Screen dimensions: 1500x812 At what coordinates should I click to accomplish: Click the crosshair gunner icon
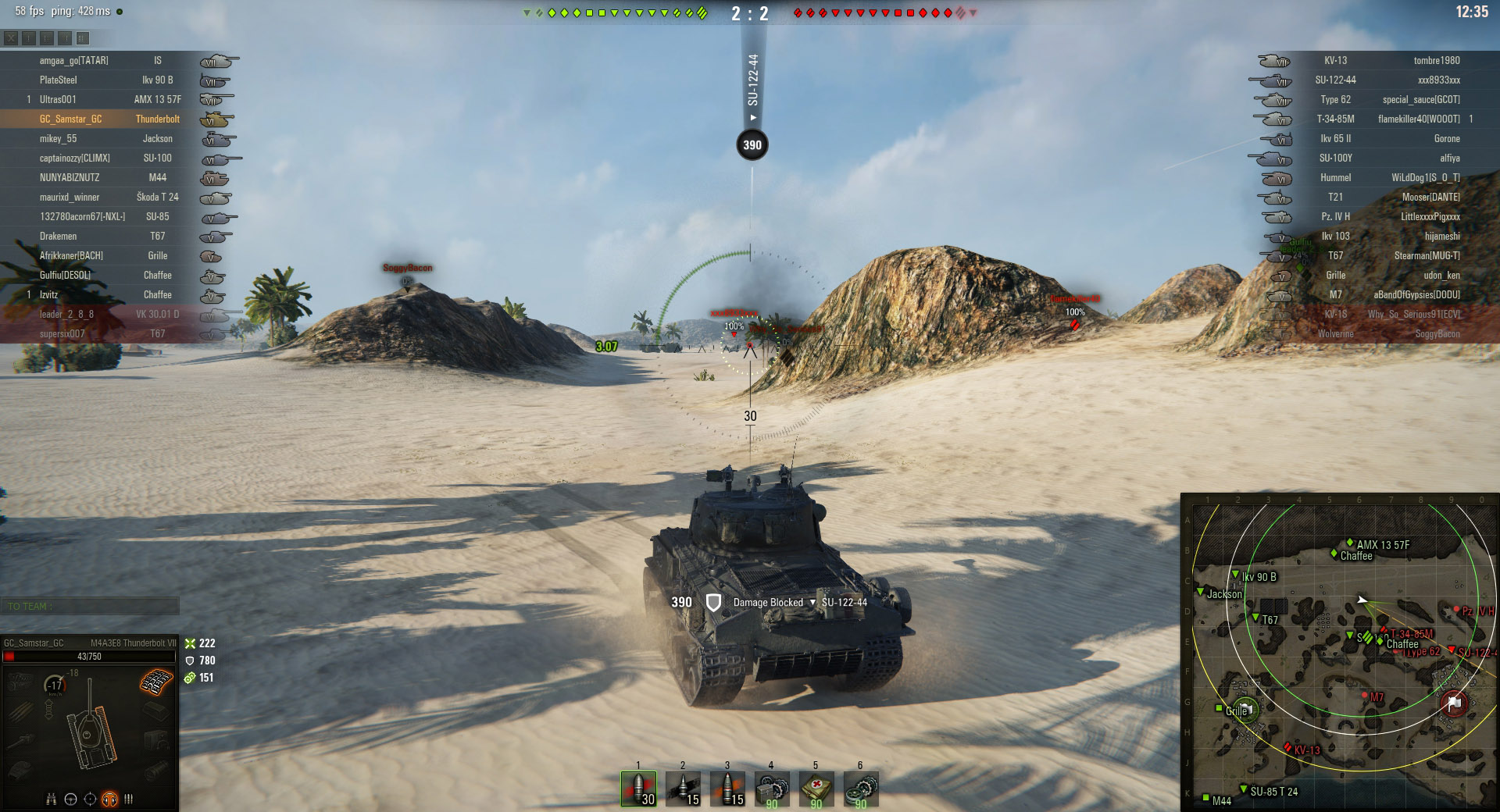pos(90,799)
